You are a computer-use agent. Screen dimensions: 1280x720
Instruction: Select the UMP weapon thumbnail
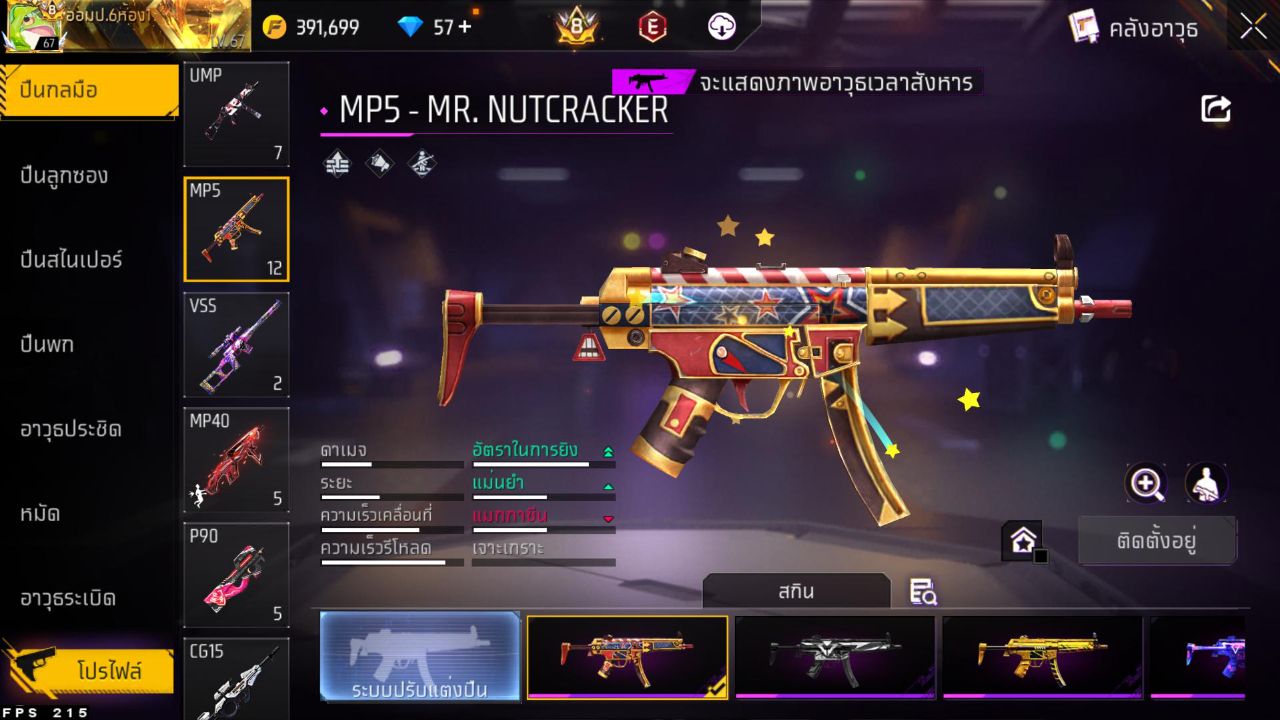click(236, 113)
